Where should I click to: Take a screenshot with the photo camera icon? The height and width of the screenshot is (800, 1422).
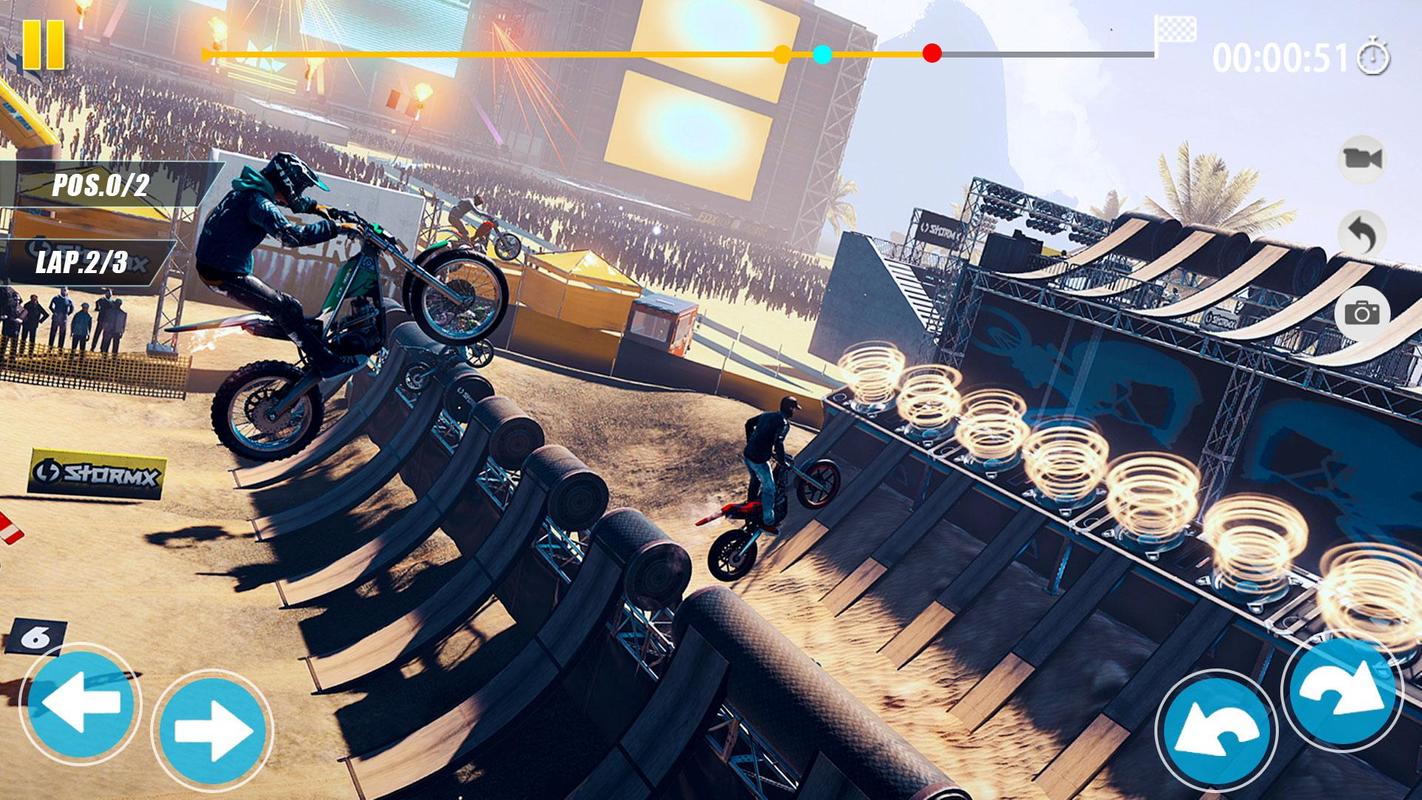click(x=1362, y=313)
